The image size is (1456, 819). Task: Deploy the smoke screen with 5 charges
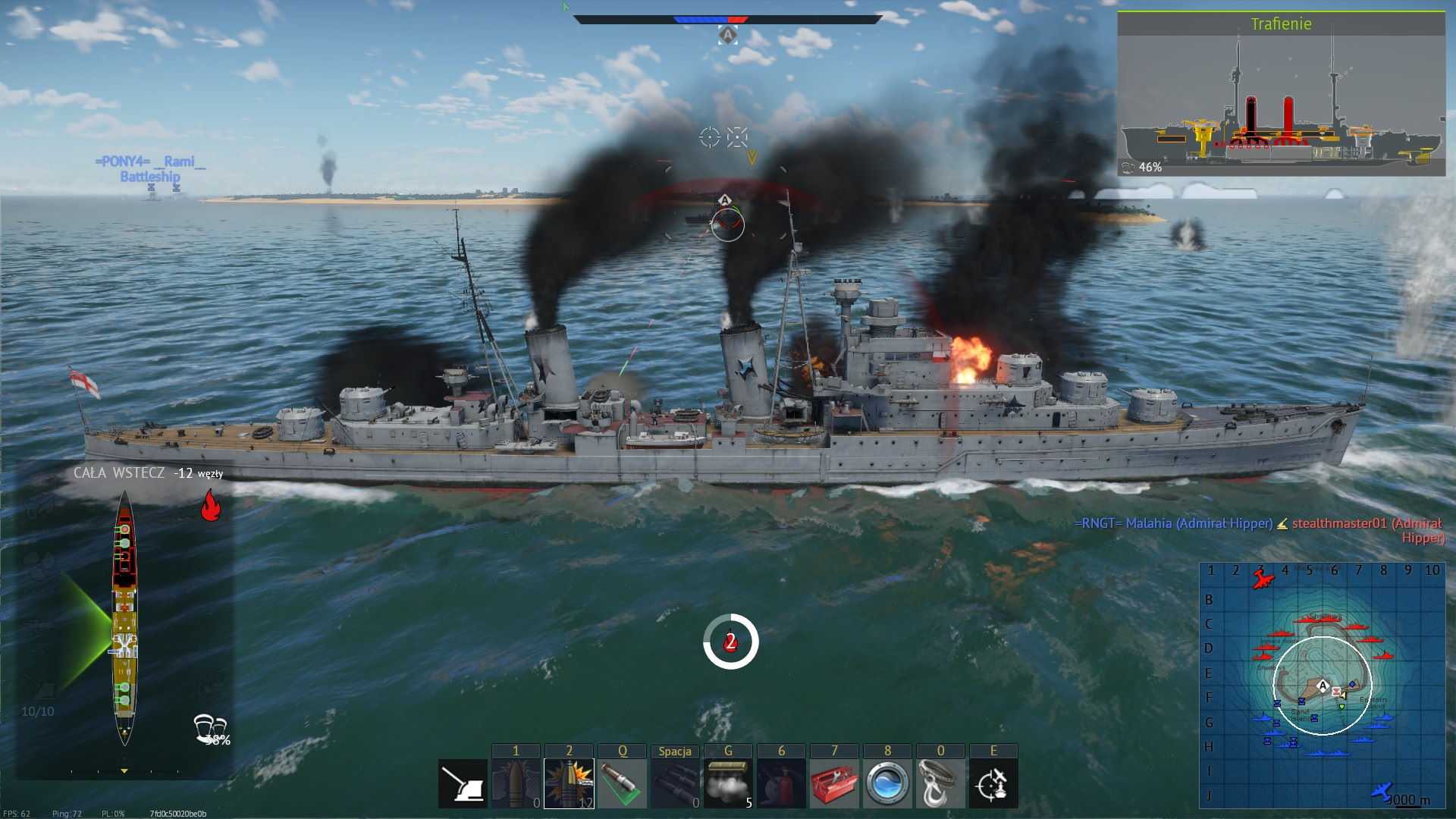pyautogui.click(x=728, y=784)
